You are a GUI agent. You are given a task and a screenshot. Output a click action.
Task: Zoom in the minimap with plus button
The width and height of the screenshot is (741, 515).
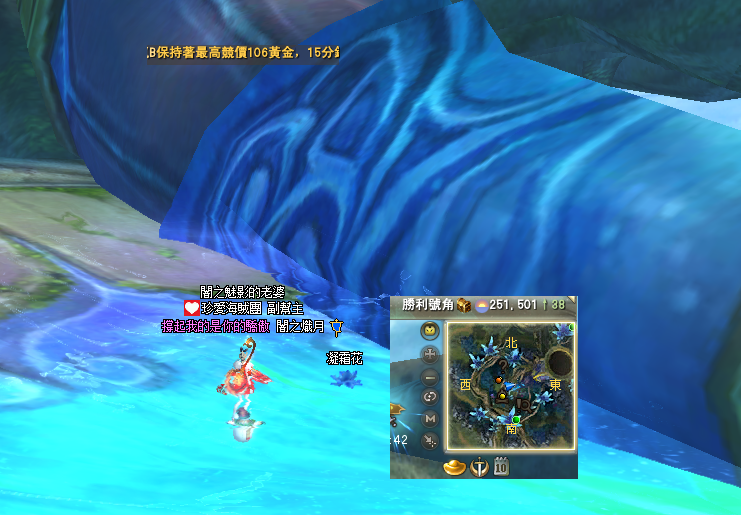(x=431, y=354)
